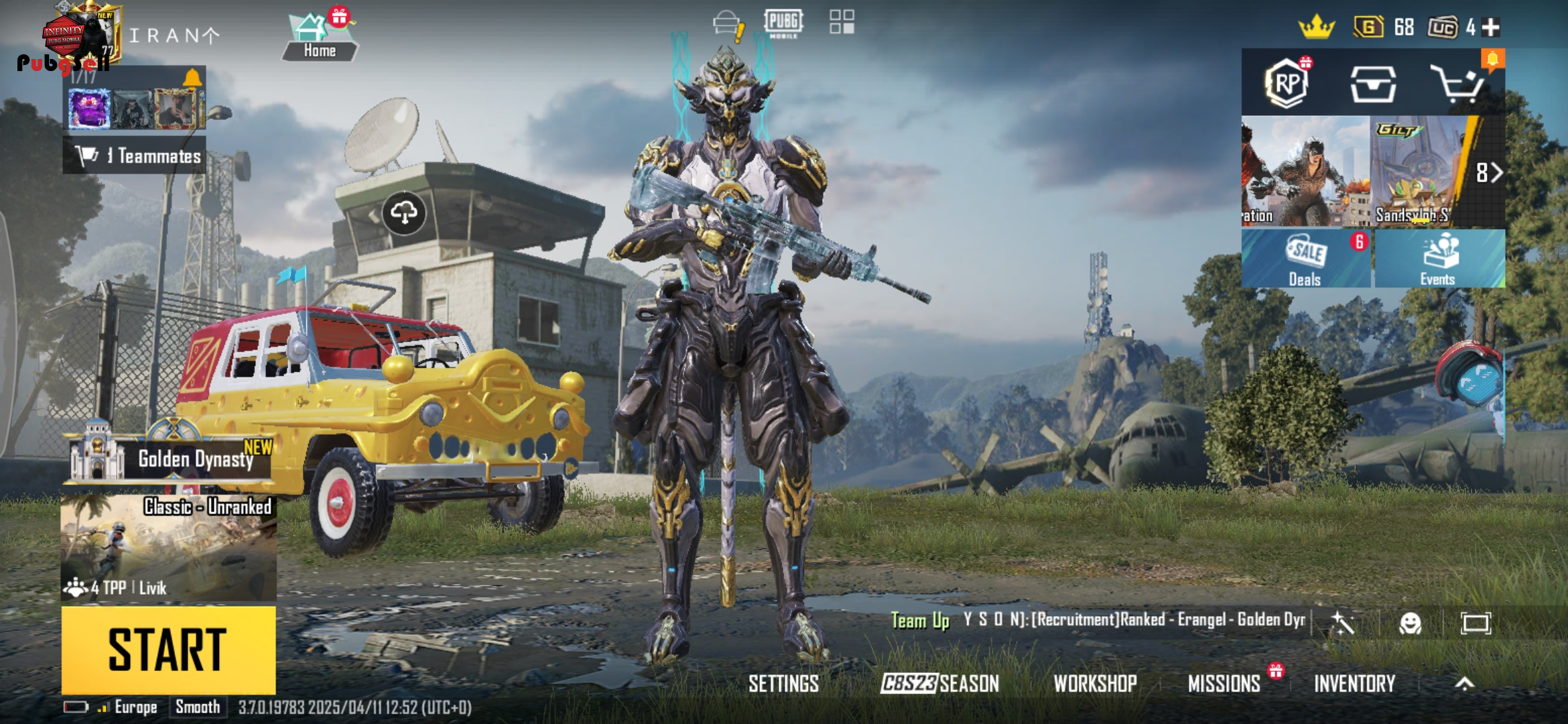The width and height of the screenshot is (1568, 724).
Task: Open the supply crate icon
Action: click(1372, 84)
